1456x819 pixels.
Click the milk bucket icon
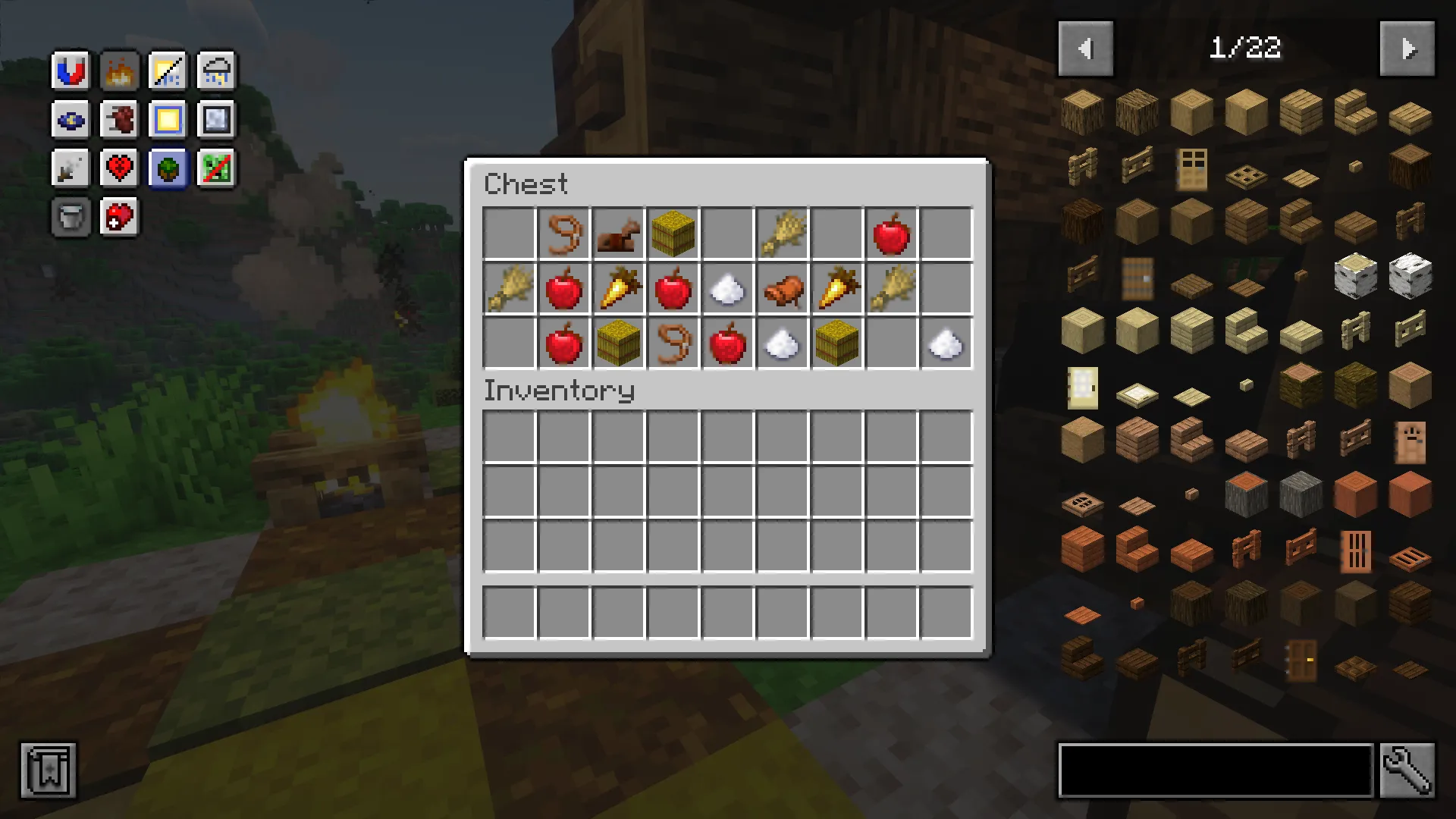(70, 218)
